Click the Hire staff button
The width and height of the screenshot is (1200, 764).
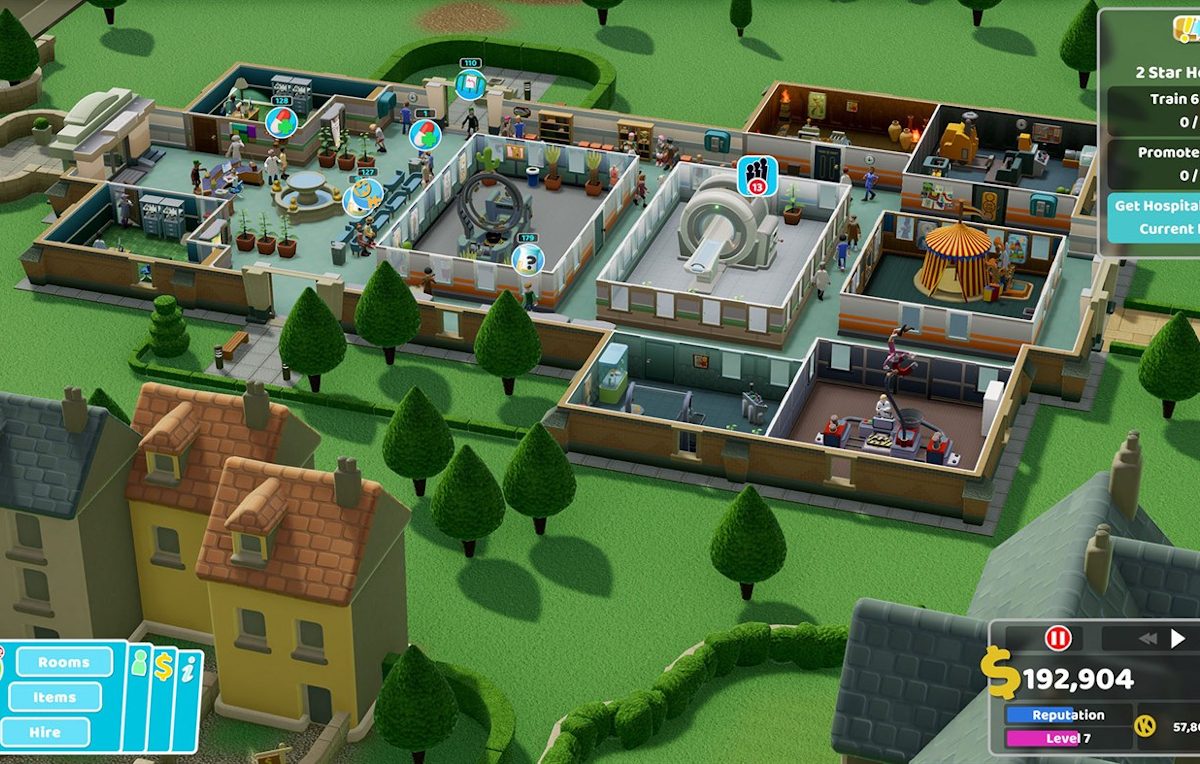click(x=45, y=732)
